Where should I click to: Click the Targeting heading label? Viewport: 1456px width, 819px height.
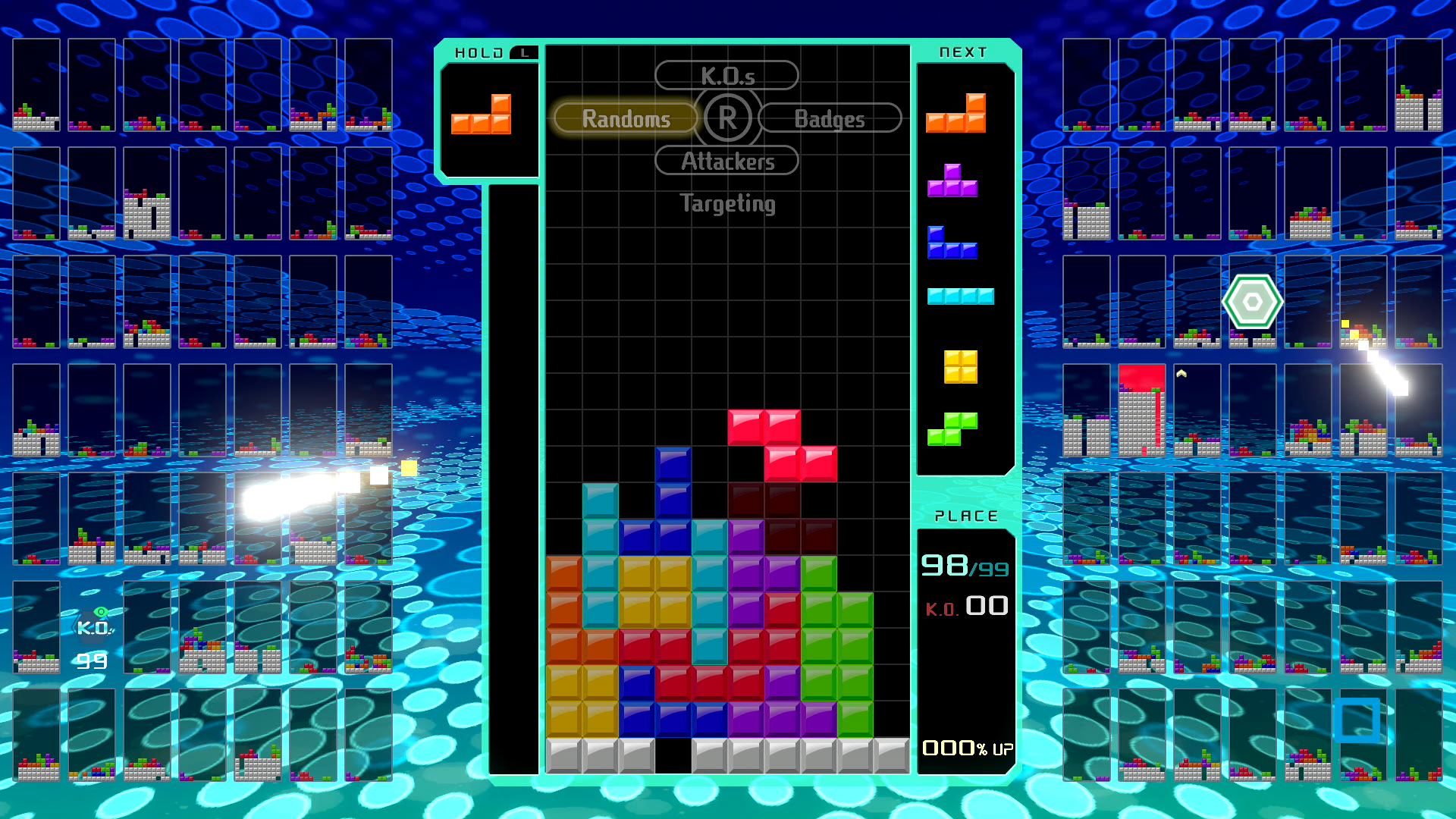tap(726, 203)
